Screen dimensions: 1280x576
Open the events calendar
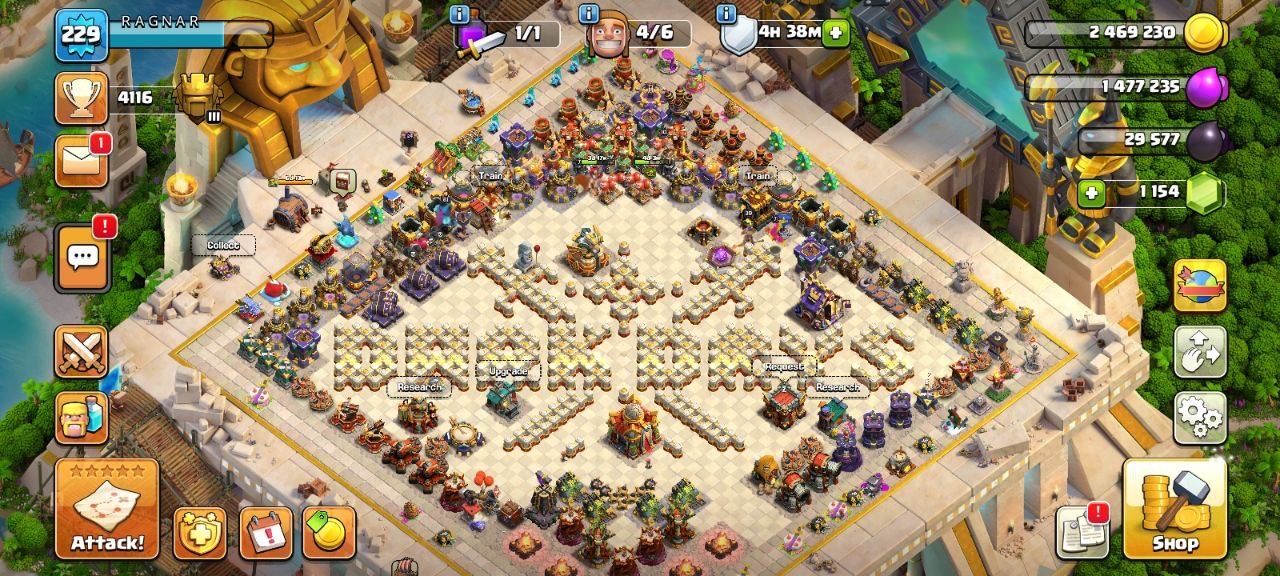(266, 532)
